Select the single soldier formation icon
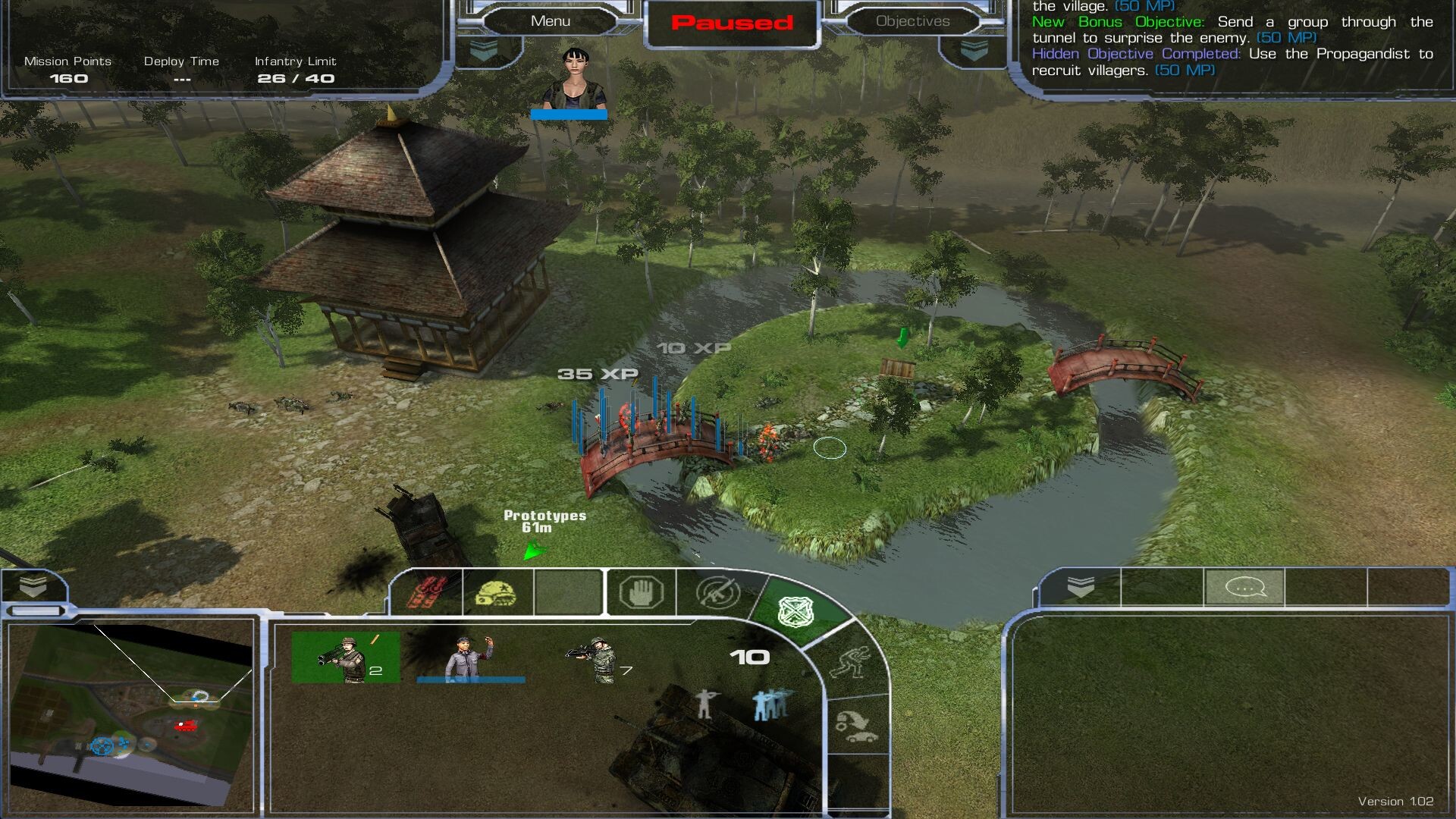Screen dimensions: 1456x819 (705, 704)
